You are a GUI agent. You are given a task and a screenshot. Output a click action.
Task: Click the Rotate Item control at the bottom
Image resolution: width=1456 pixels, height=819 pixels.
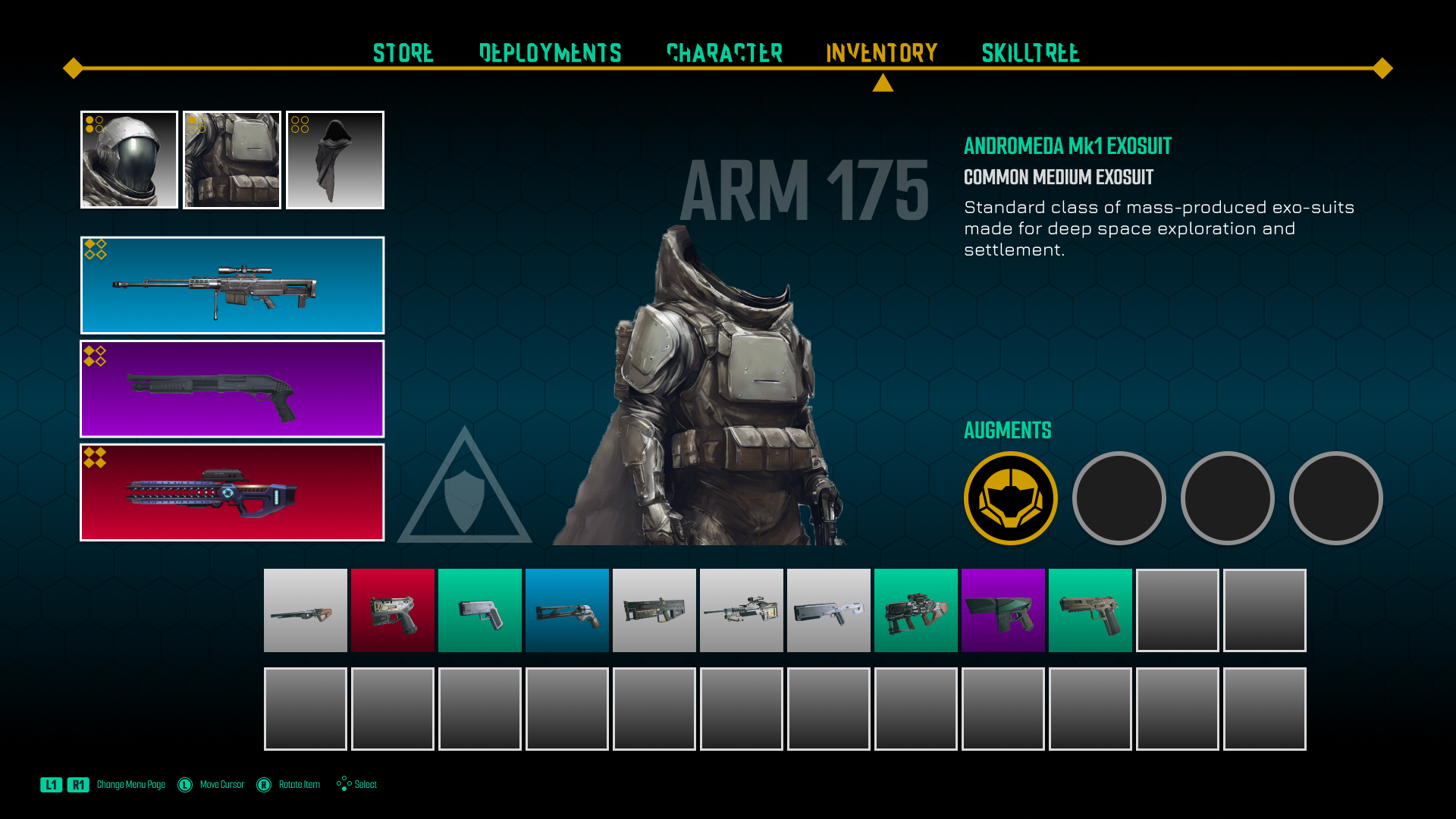tap(299, 784)
